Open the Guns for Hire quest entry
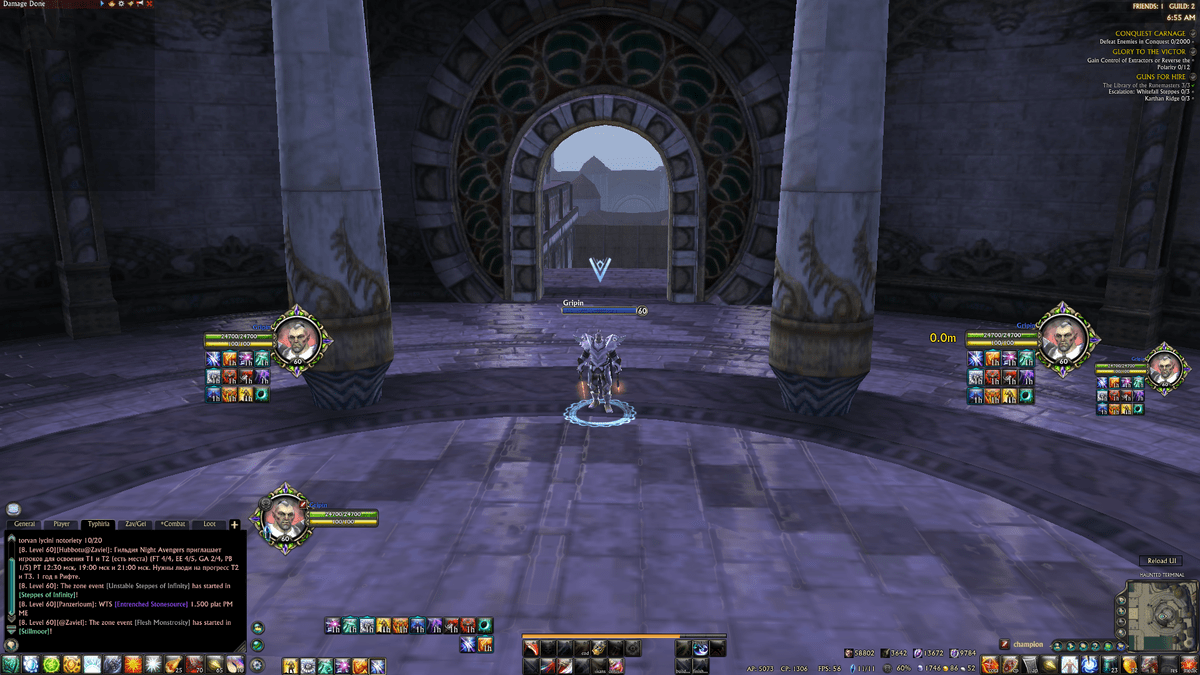The image size is (1200, 675). [x=1160, y=77]
